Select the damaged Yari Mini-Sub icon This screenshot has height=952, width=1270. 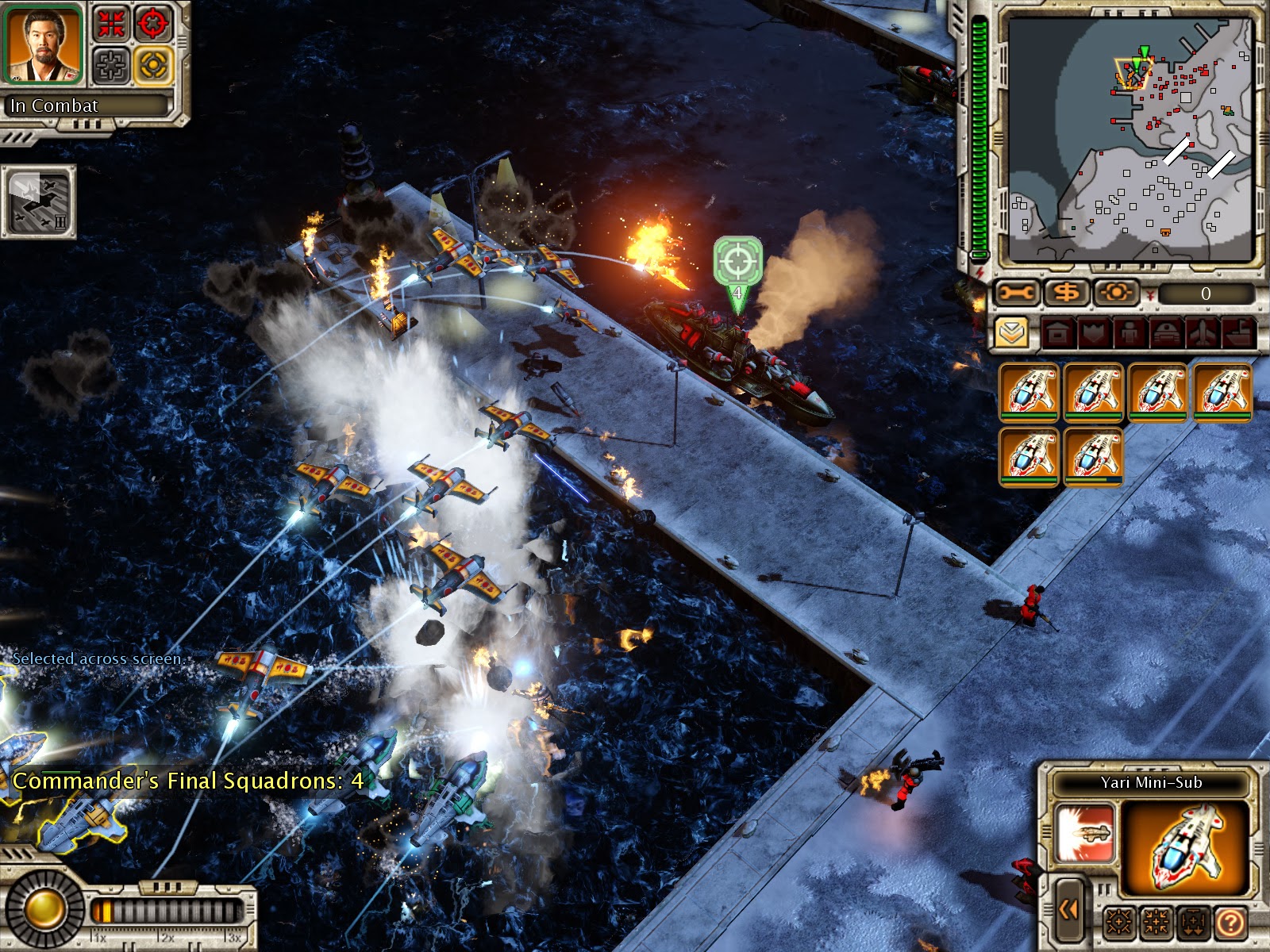[x=1093, y=456]
